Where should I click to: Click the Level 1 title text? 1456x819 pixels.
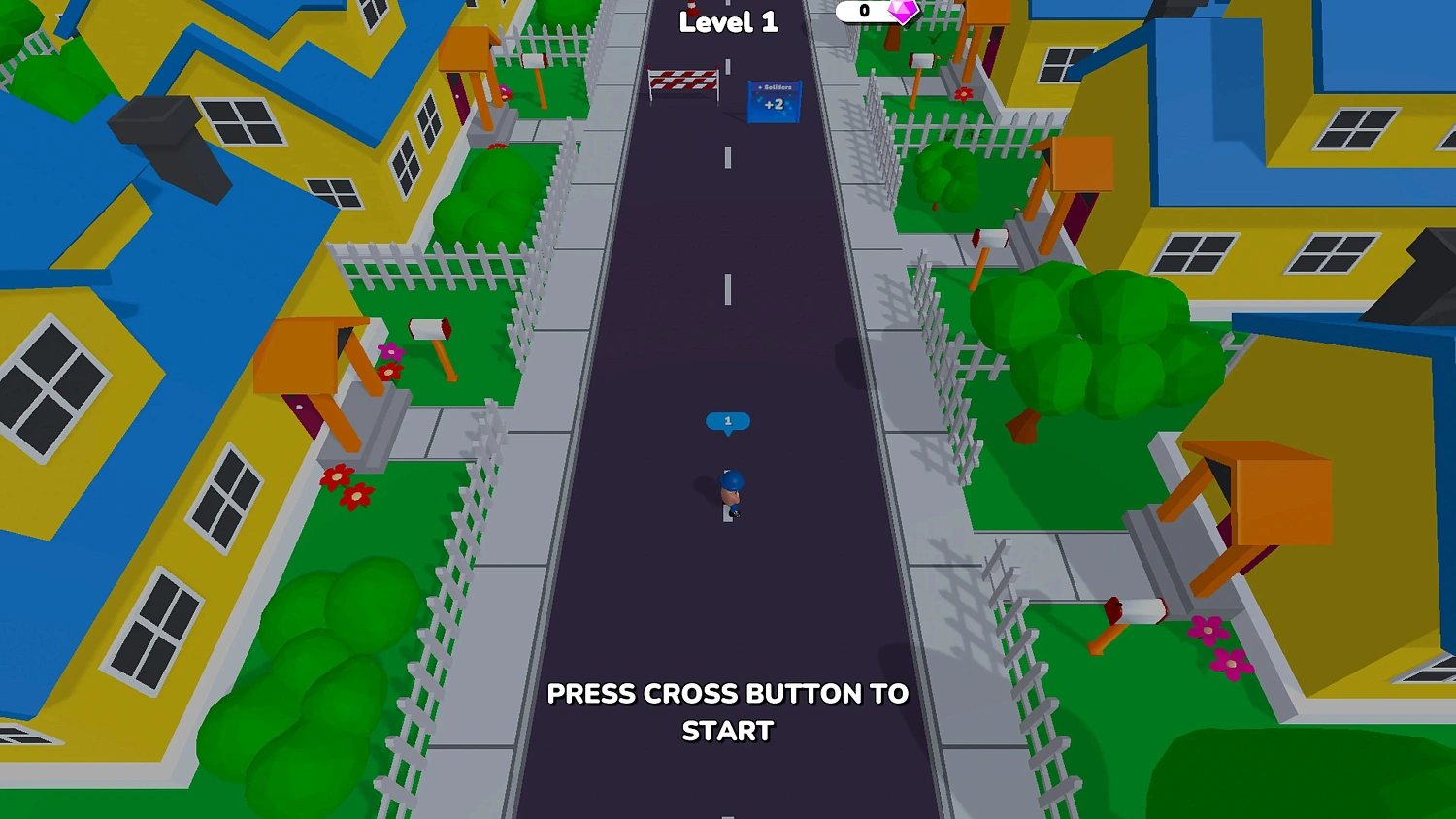[x=729, y=22]
